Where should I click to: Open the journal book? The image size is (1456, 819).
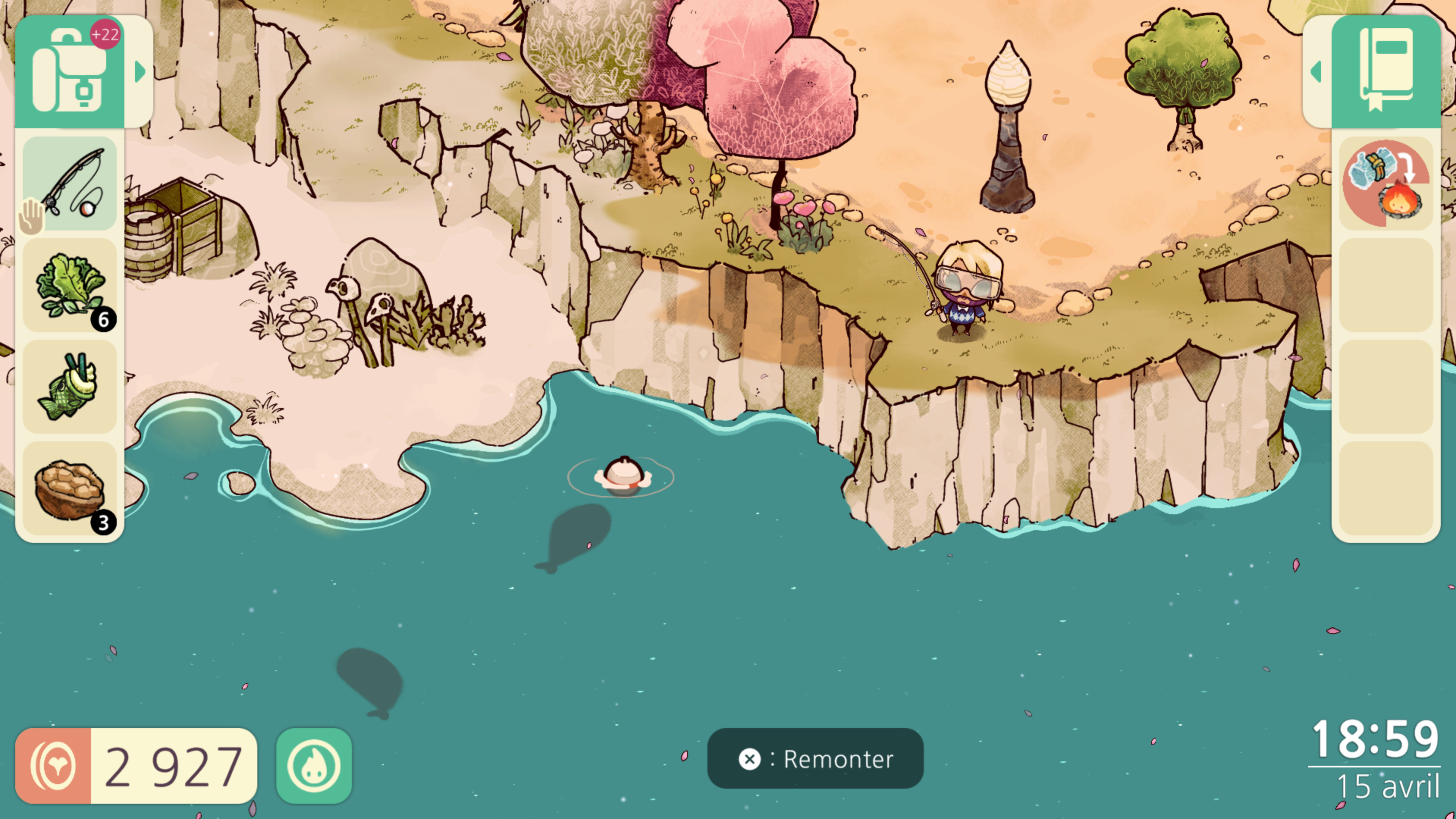[x=1387, y=72]
